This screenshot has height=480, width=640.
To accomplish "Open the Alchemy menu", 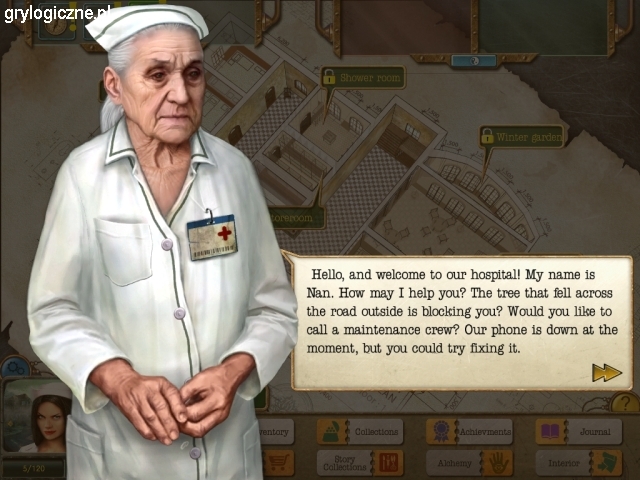I will click(x=469, y=462).
